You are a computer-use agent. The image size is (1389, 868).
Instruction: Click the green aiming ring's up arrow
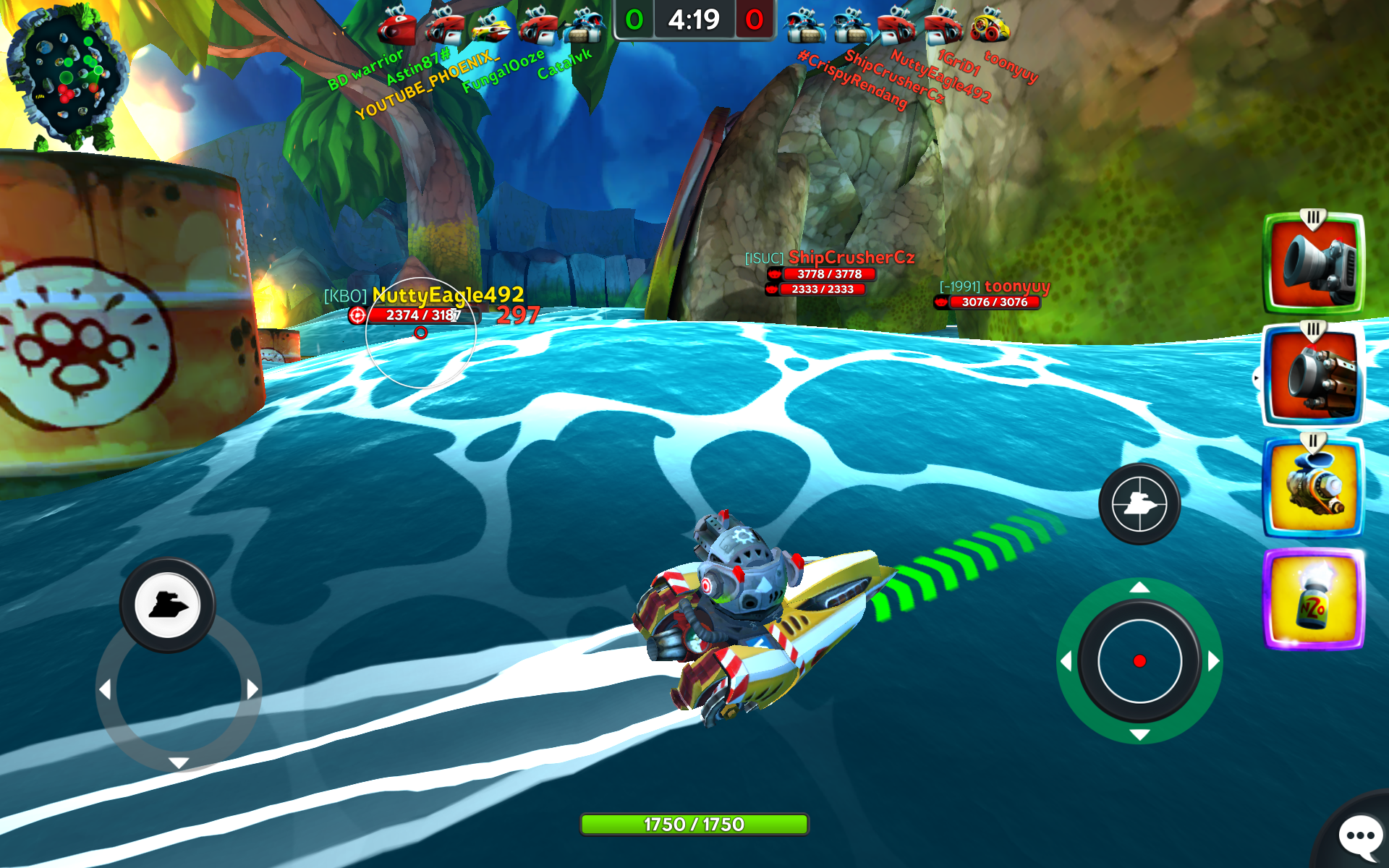(1139, 587)
